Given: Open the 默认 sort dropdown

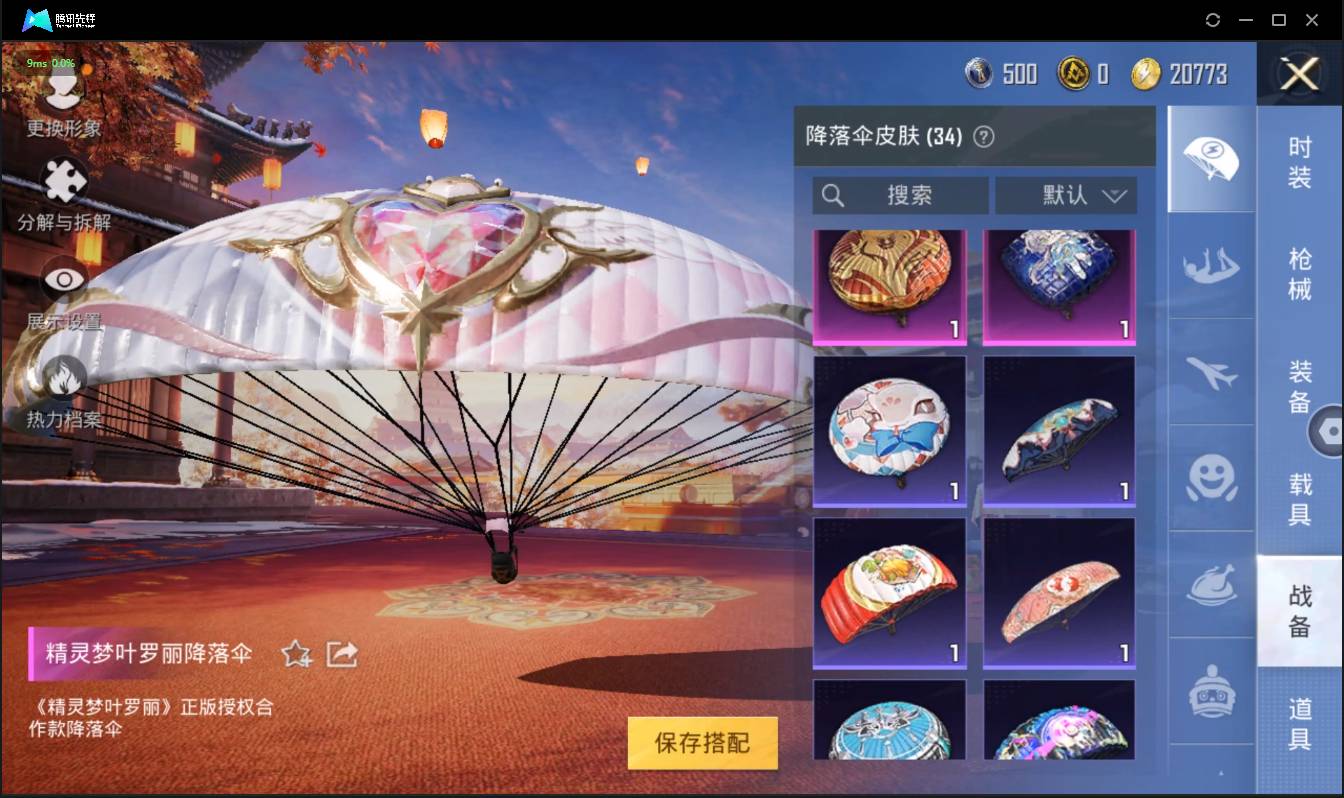Looking at the screenshot, I should pos(1067,195).
